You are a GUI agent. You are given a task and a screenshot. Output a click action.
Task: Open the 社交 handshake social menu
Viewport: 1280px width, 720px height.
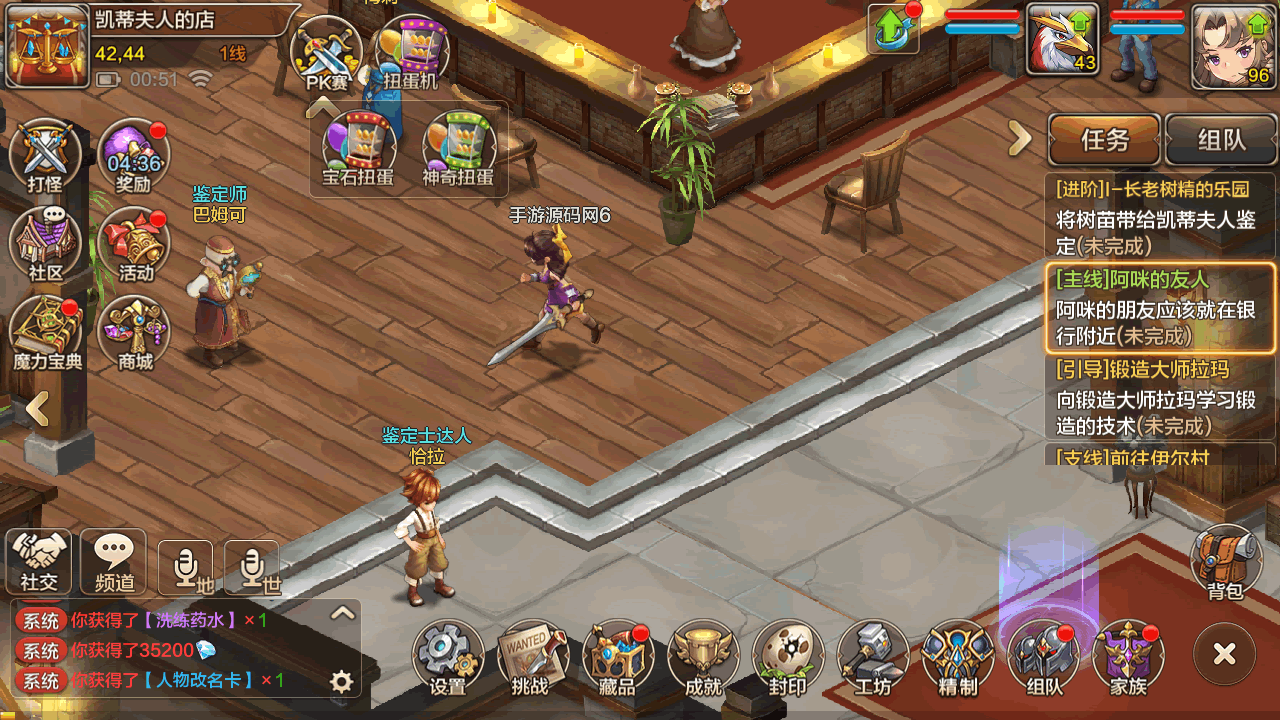point(39,561)
